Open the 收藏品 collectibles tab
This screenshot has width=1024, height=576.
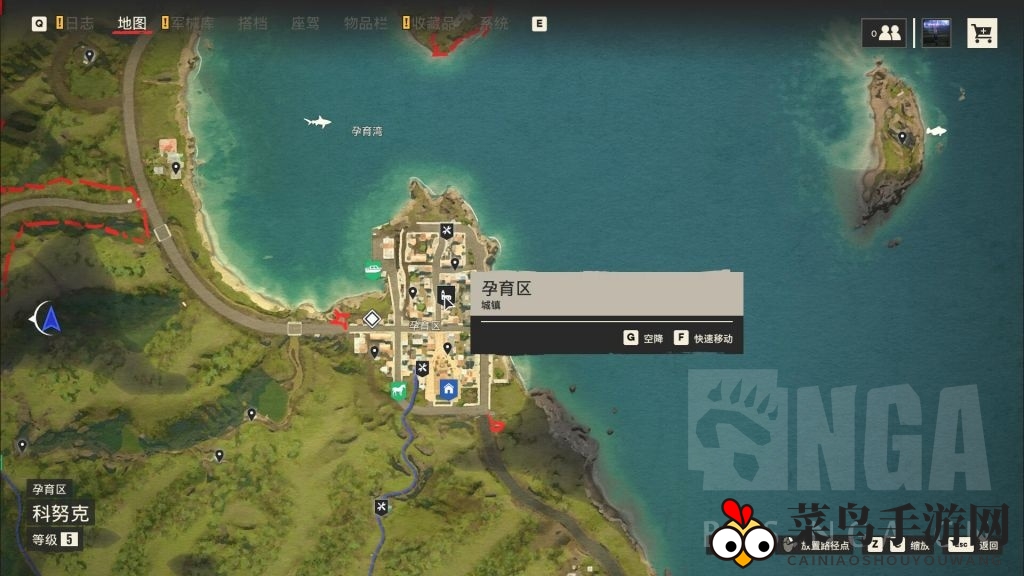click(x=438, y=23)
